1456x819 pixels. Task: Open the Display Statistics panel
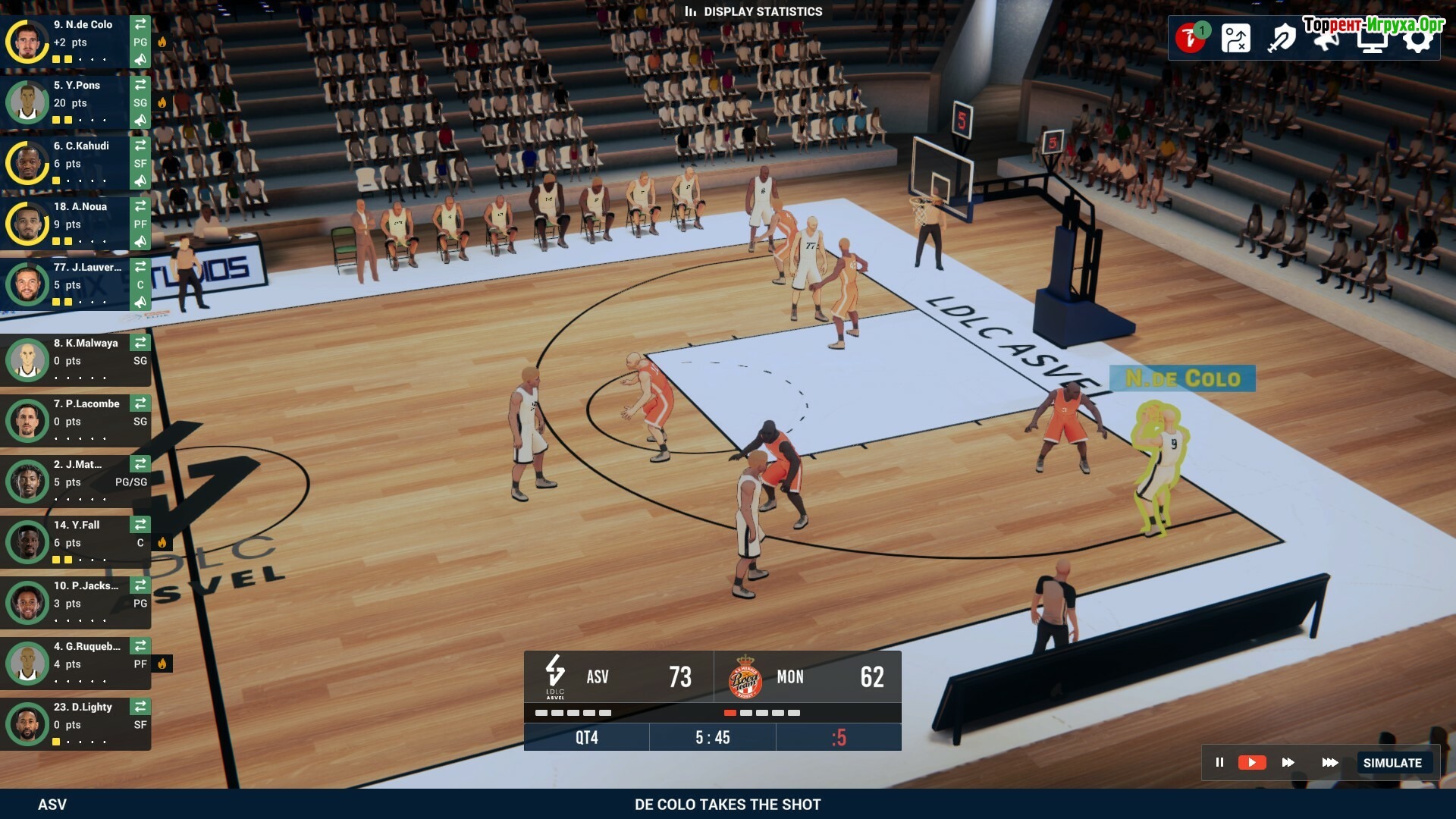753,11
